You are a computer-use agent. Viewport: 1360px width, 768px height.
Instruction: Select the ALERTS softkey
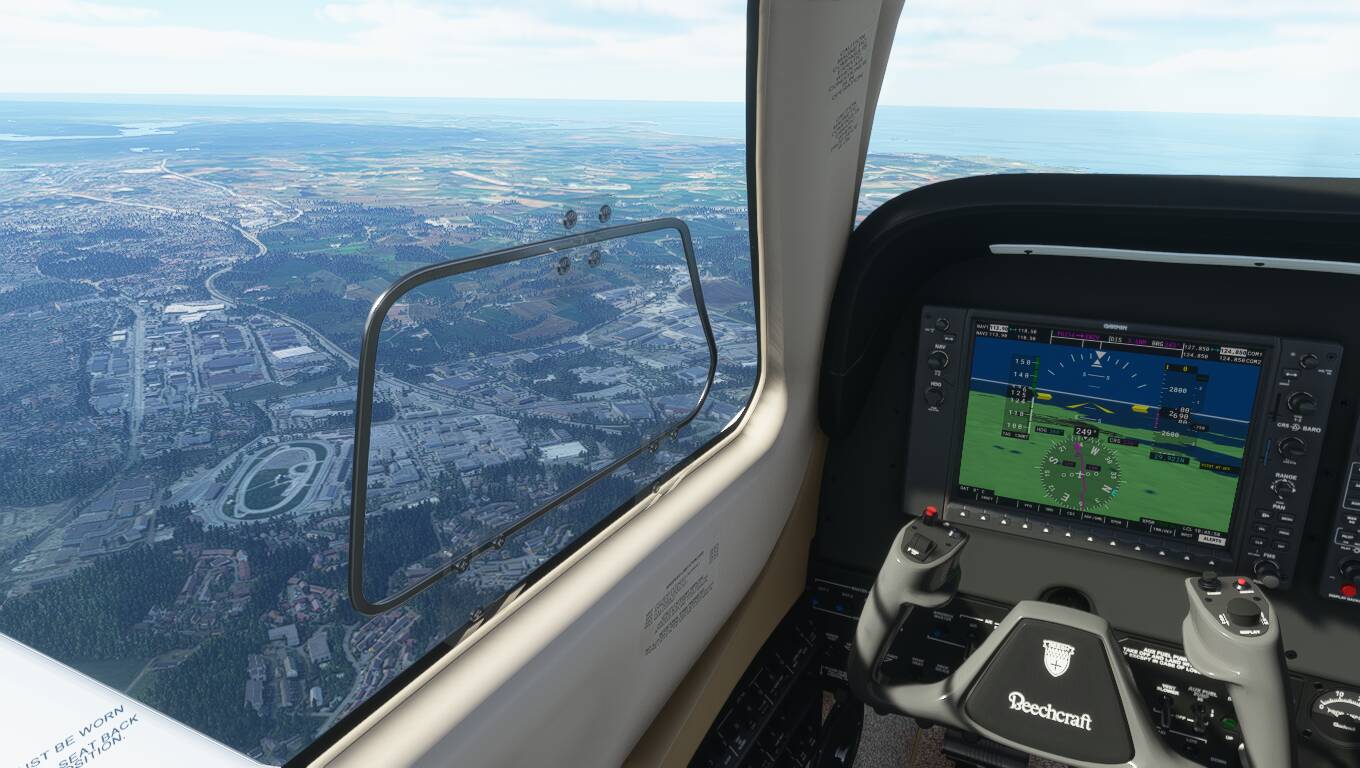click(1212, 540)
